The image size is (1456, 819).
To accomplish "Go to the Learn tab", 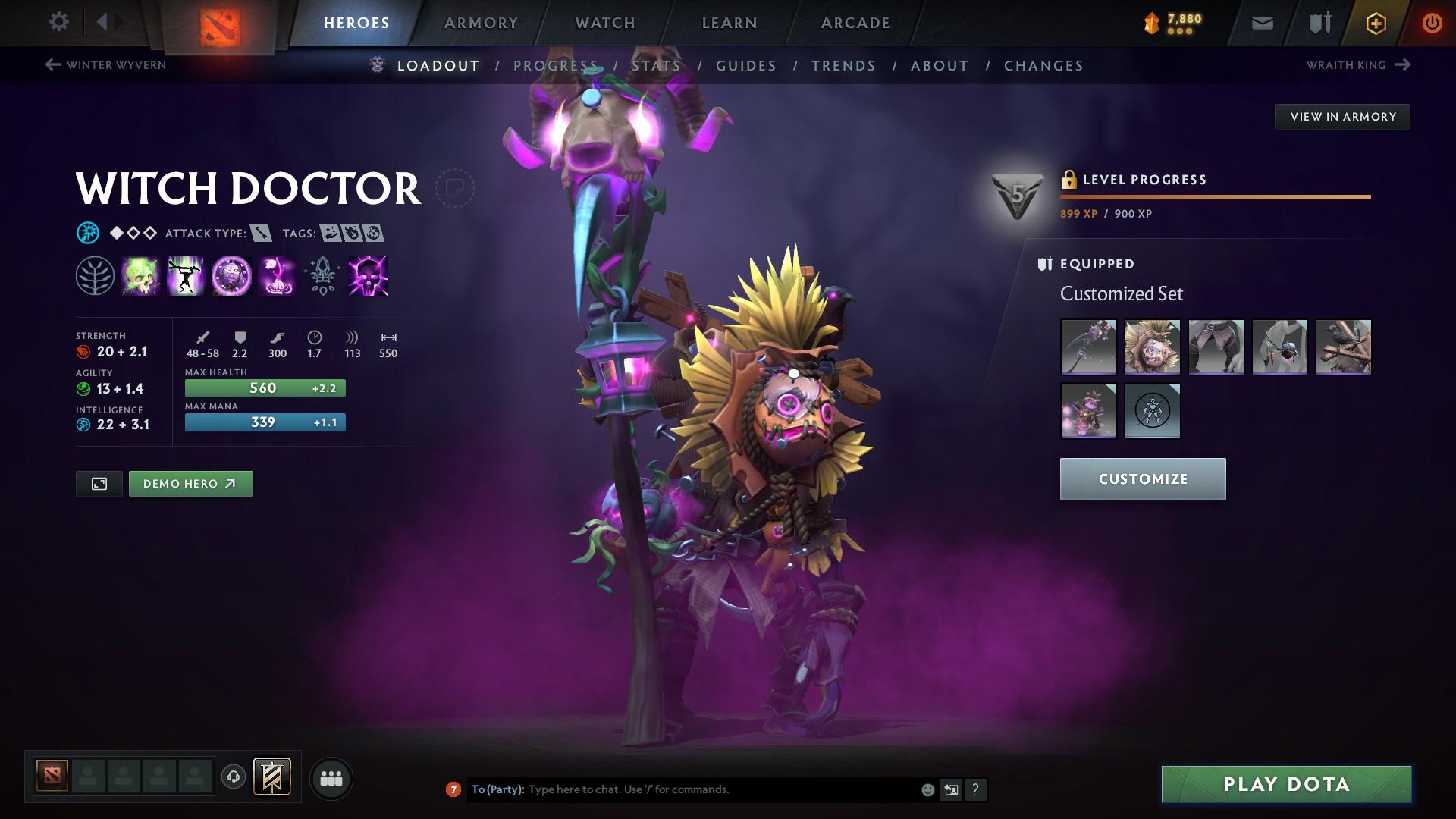I will (x=730, y=23).
